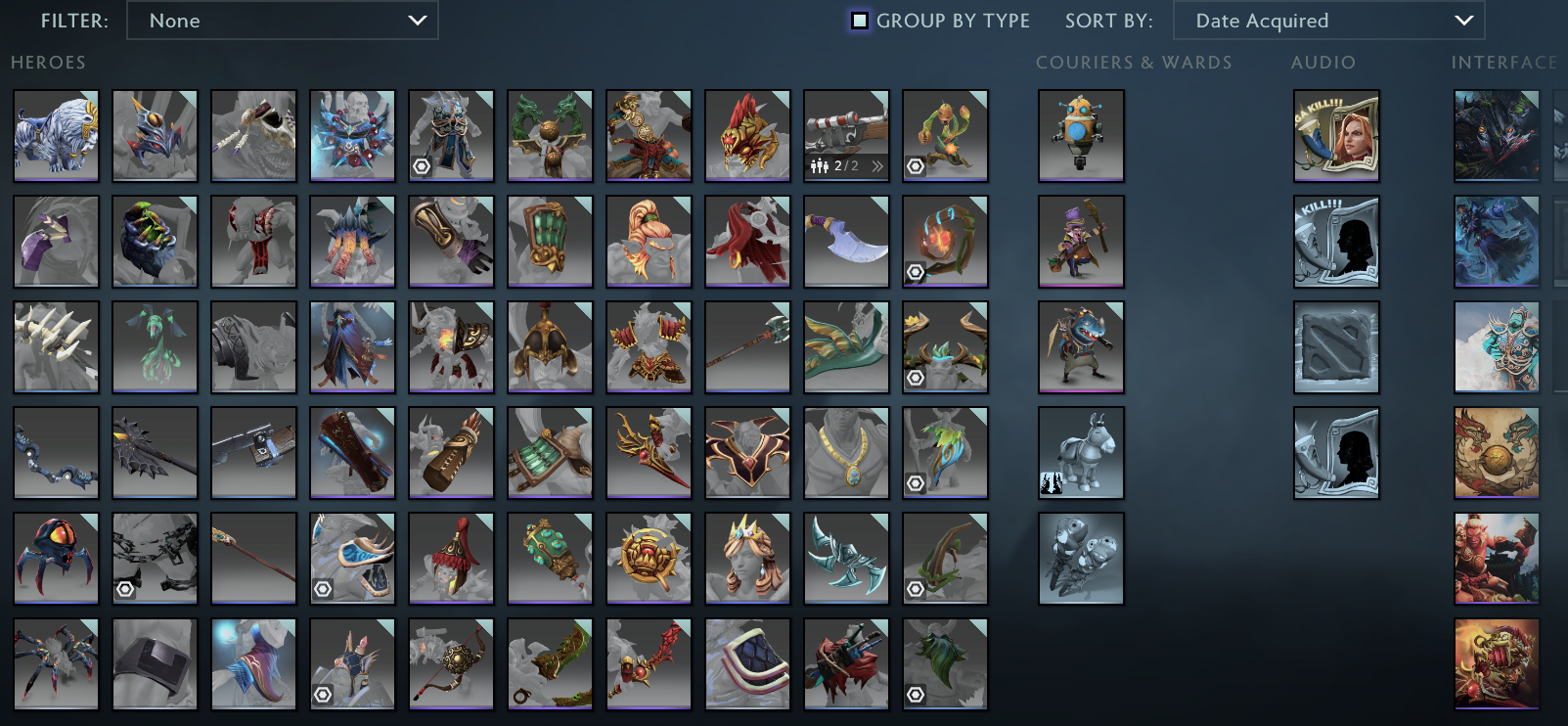Open the FILTER dropdown set to None
This screenshot has height=726, width=1568.
283,21
